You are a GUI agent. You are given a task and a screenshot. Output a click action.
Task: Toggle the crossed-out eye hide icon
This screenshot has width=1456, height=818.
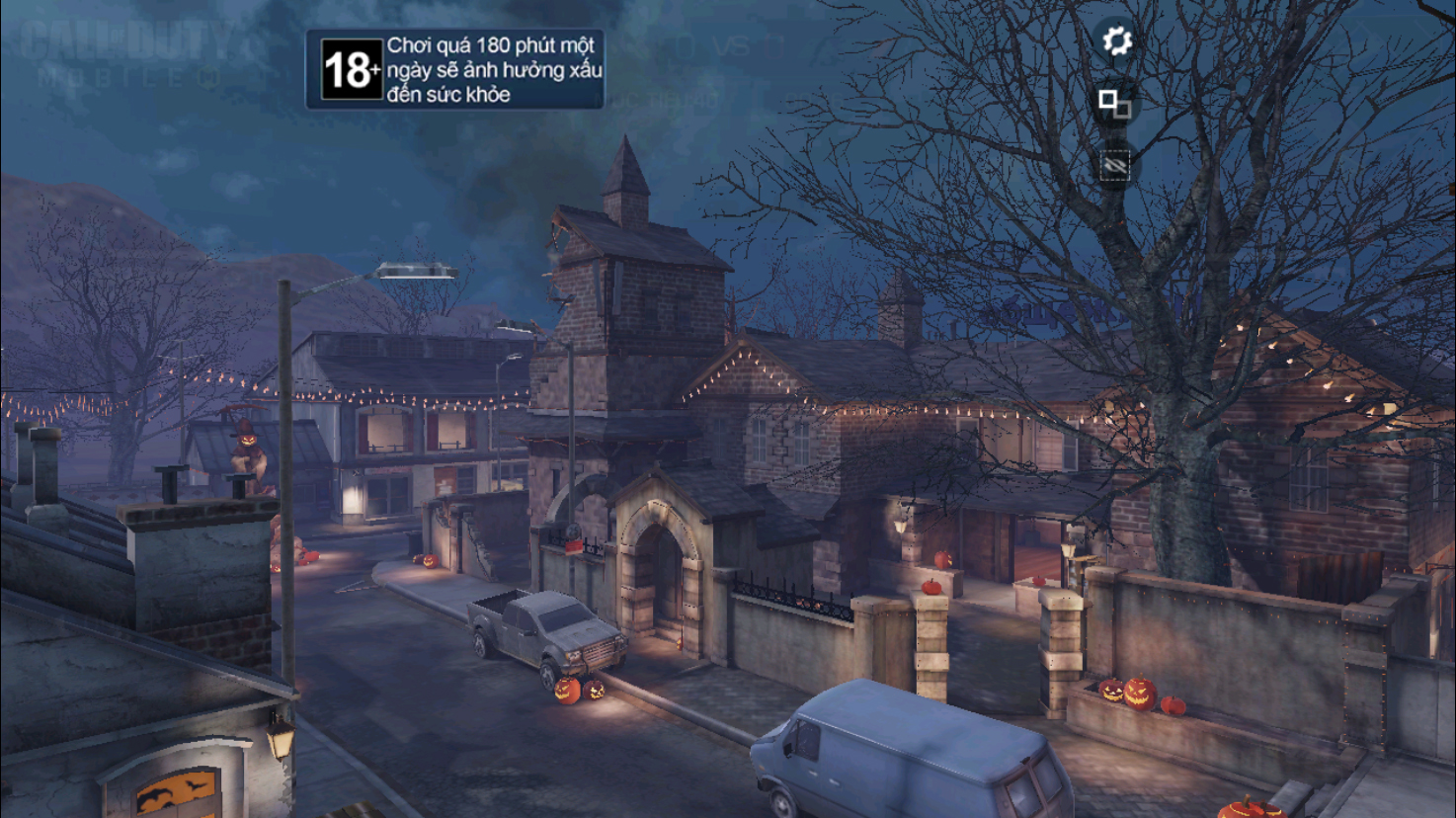pos(1114,166)
